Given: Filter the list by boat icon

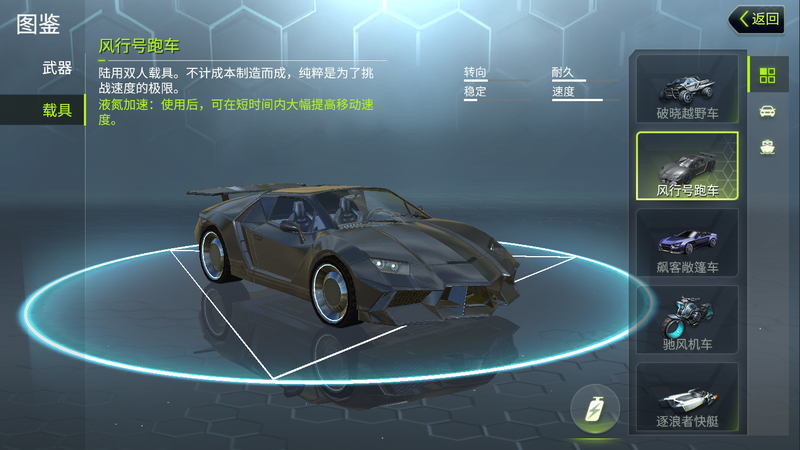Looking at the screenshot, I should point(767,147).
